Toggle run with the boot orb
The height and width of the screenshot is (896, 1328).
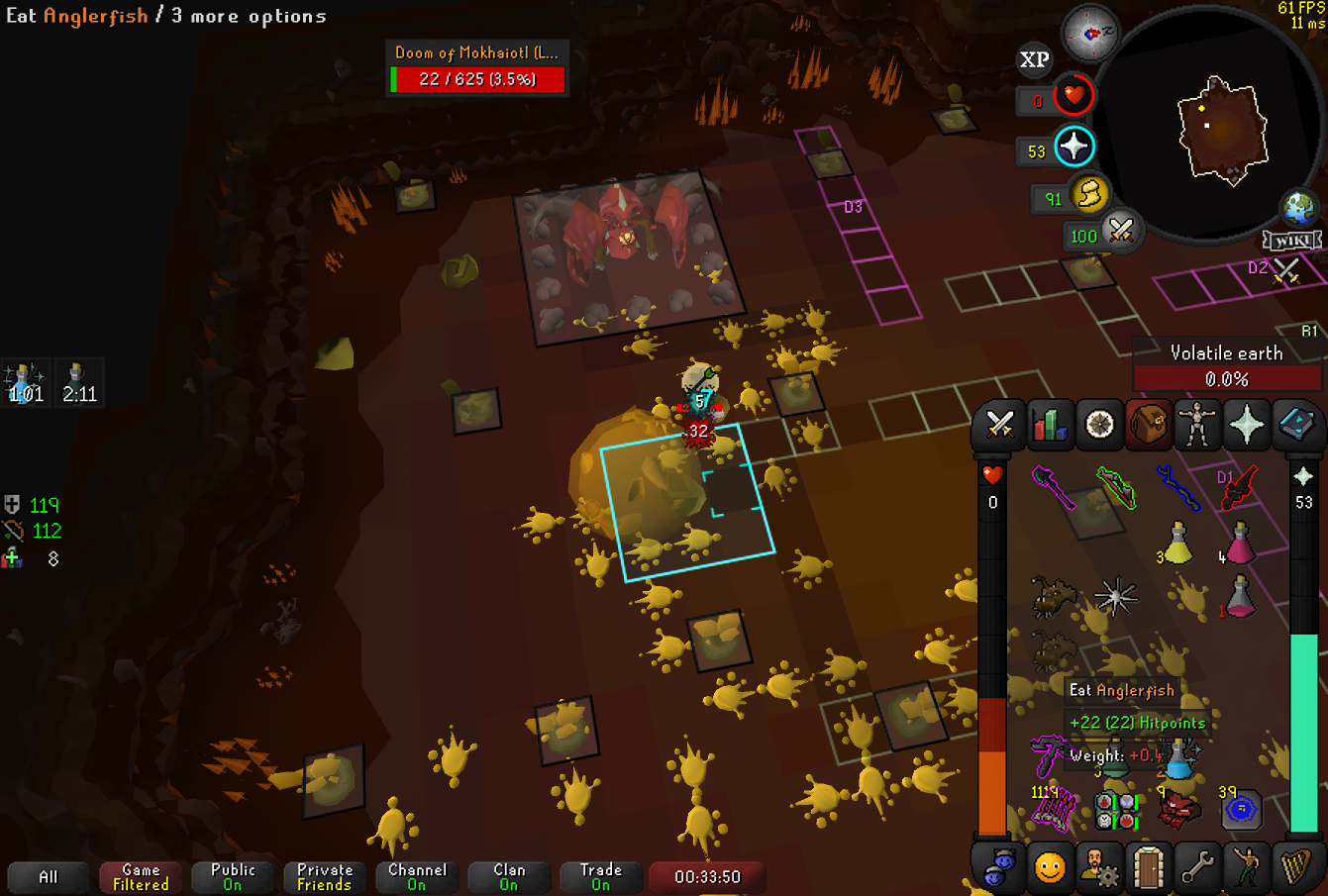tap(1089, 194)
